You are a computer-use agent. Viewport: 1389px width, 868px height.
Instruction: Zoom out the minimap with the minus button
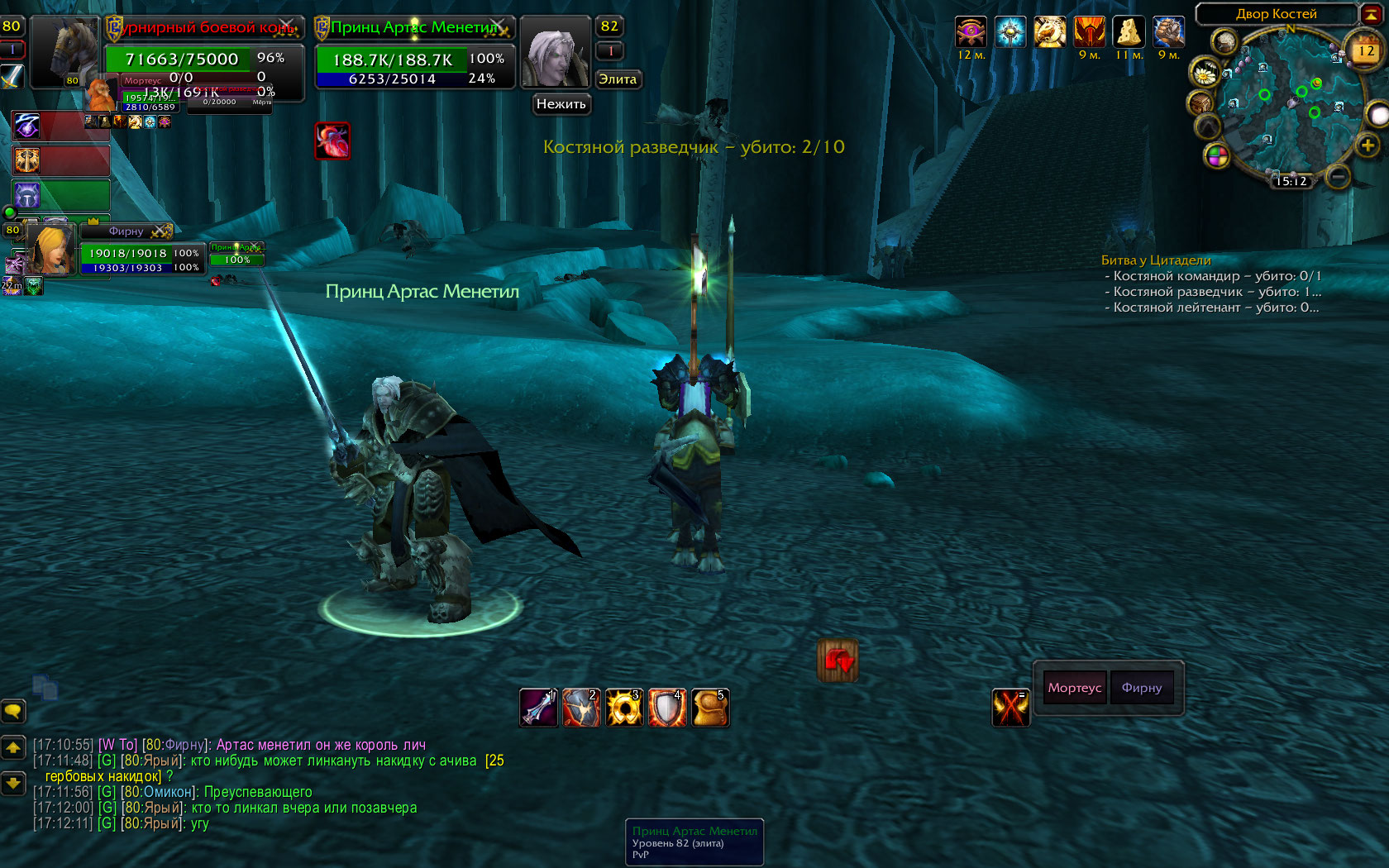click(x=1337, y=175)
